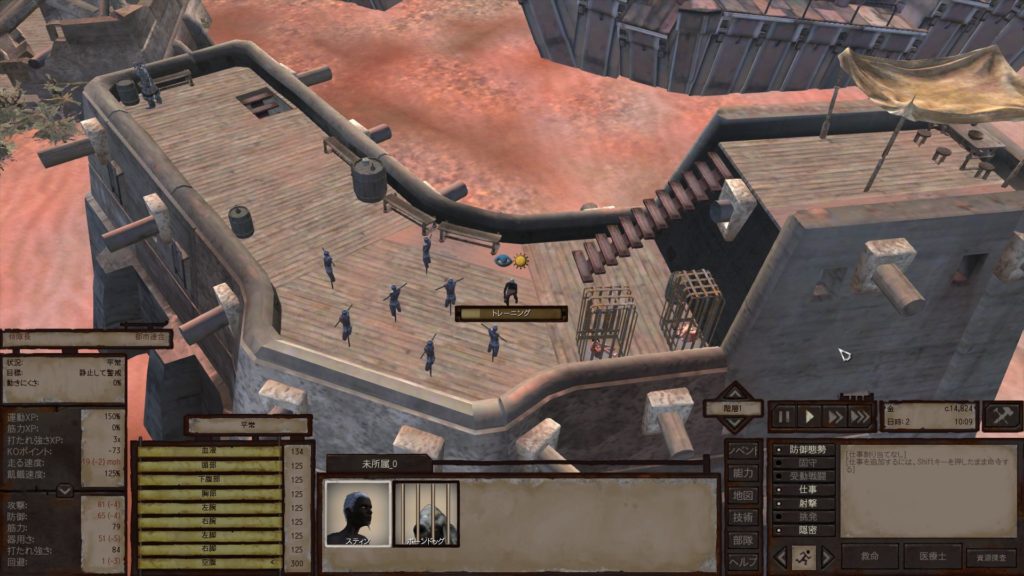Open the 部隊 (squad) menu

pos(742,539)
